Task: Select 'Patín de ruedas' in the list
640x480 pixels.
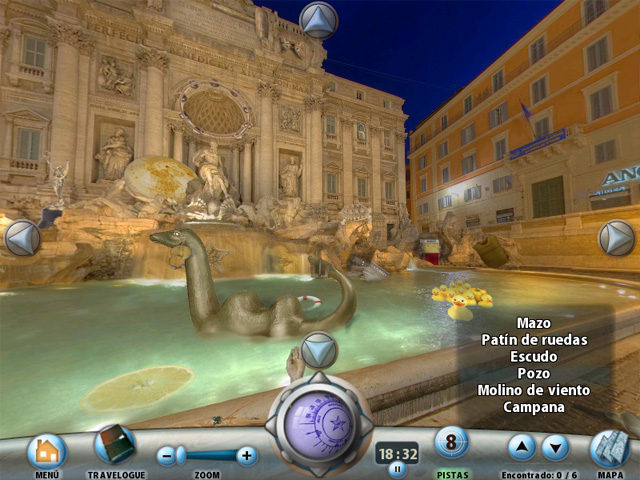Action: 533,340
